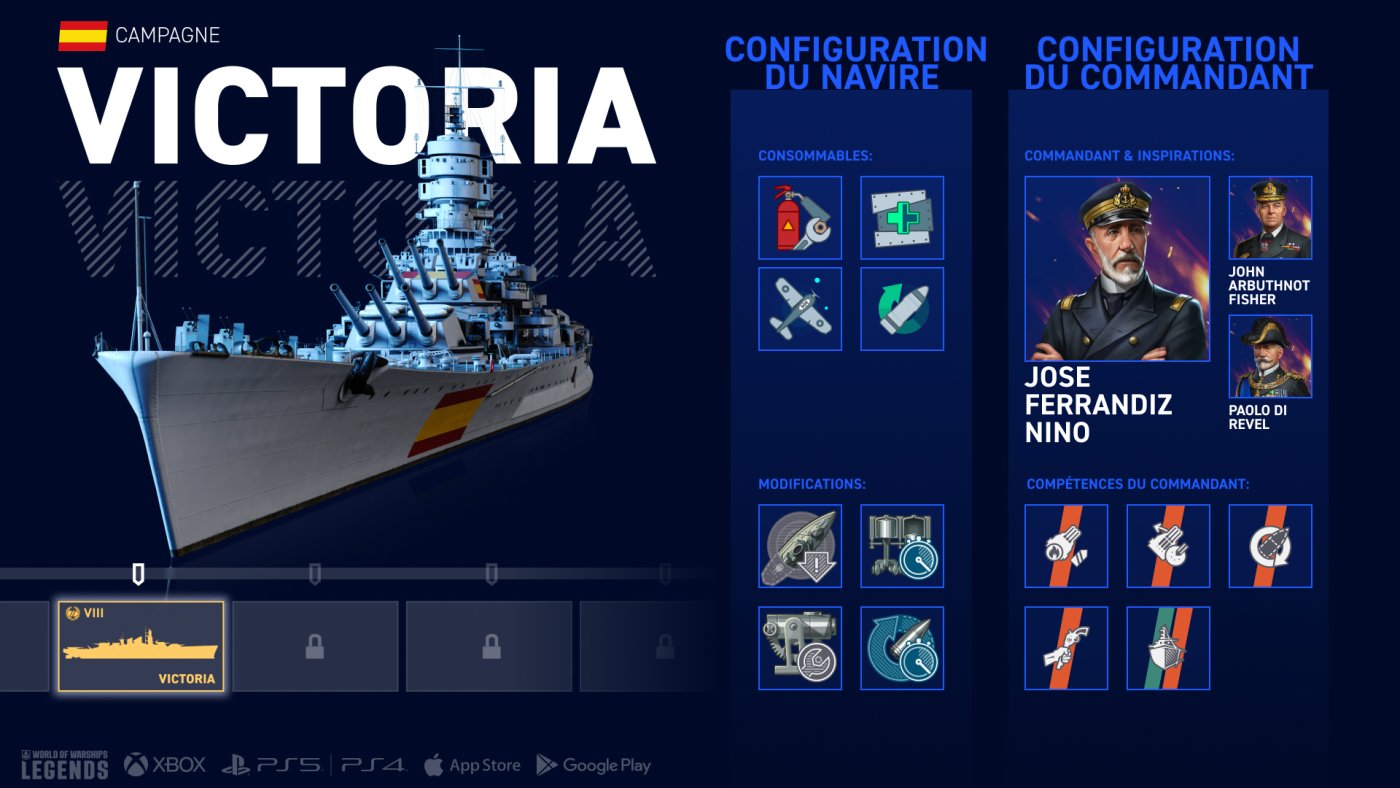This screenshot has width=1400, height=788.
Task: Select the engine pistons timer modification
Action: pyautogui.click(x=902, y=546)
